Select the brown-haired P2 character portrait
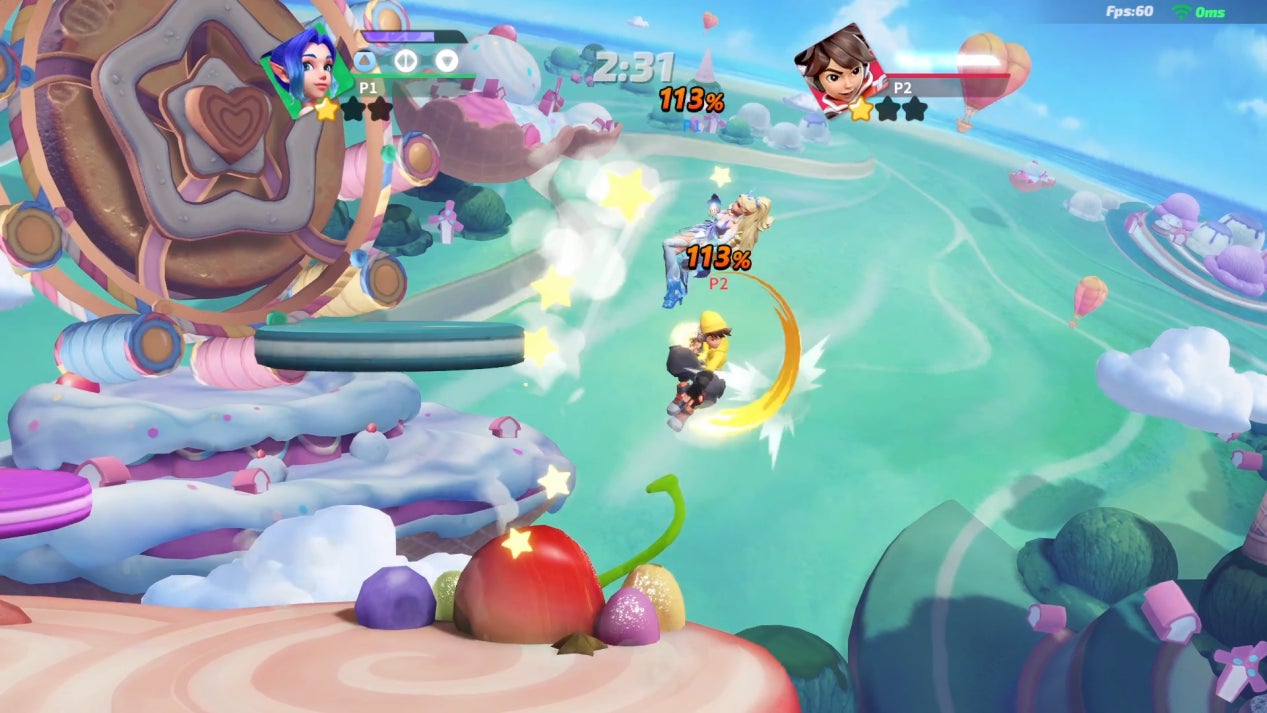 tap(840, 68)
